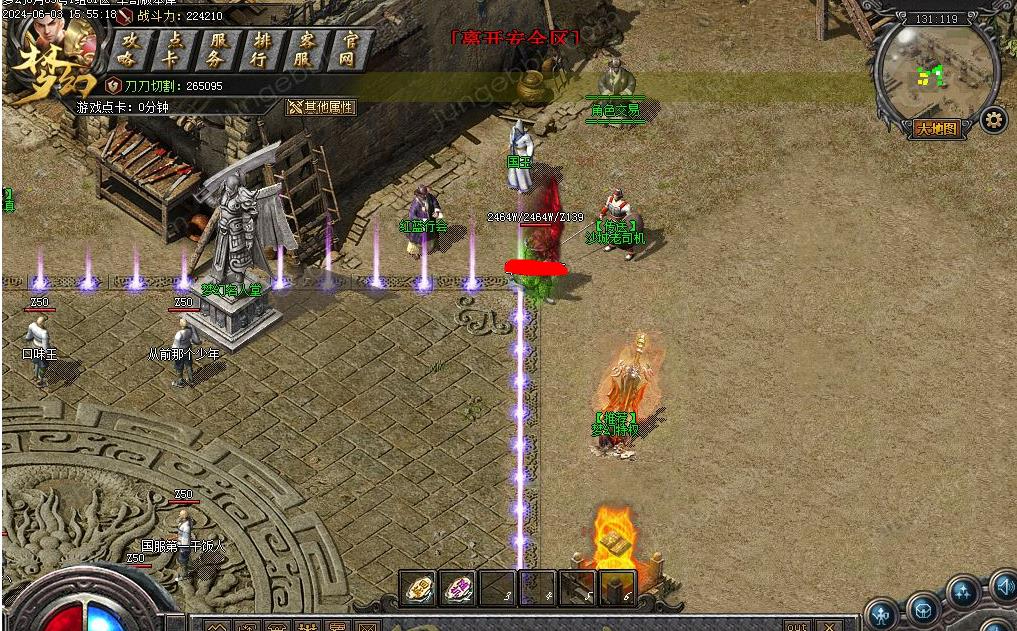The height and width of the screenshot is (631, 1017).
Task: Select the gold scroll in hotbar slot 1
Action: [418, 588]
